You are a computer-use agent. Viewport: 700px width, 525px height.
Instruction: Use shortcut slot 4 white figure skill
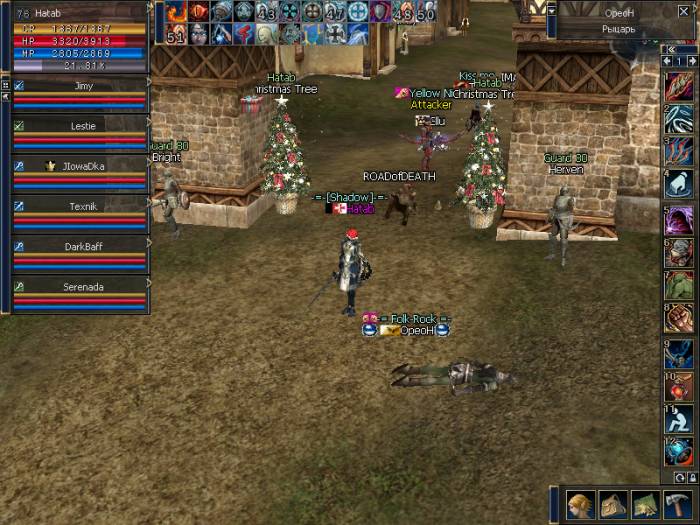click(x=679, y=184)
